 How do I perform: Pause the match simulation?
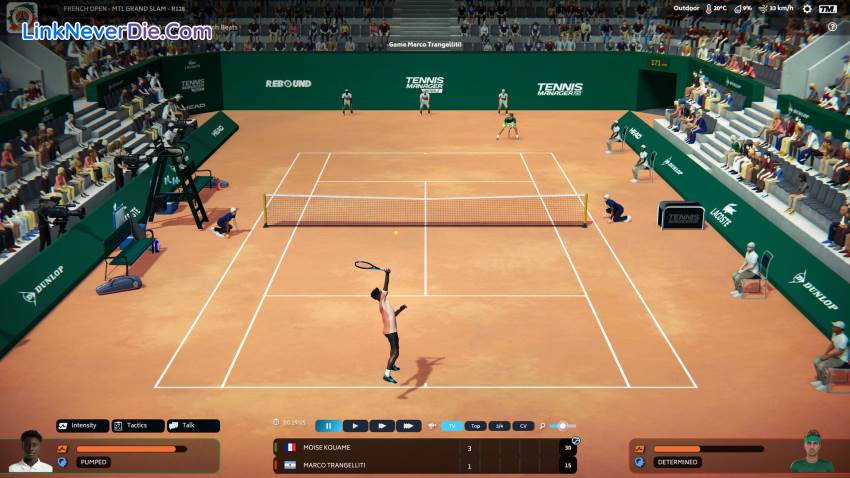(x=328, y=426)
